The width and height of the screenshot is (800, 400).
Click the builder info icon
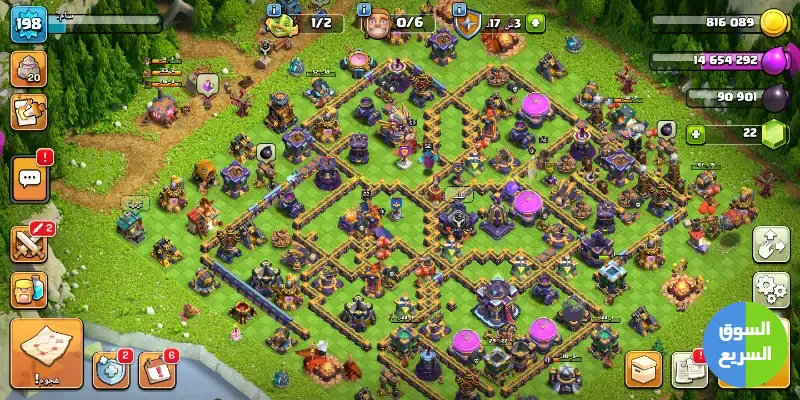tap(275, 21)
